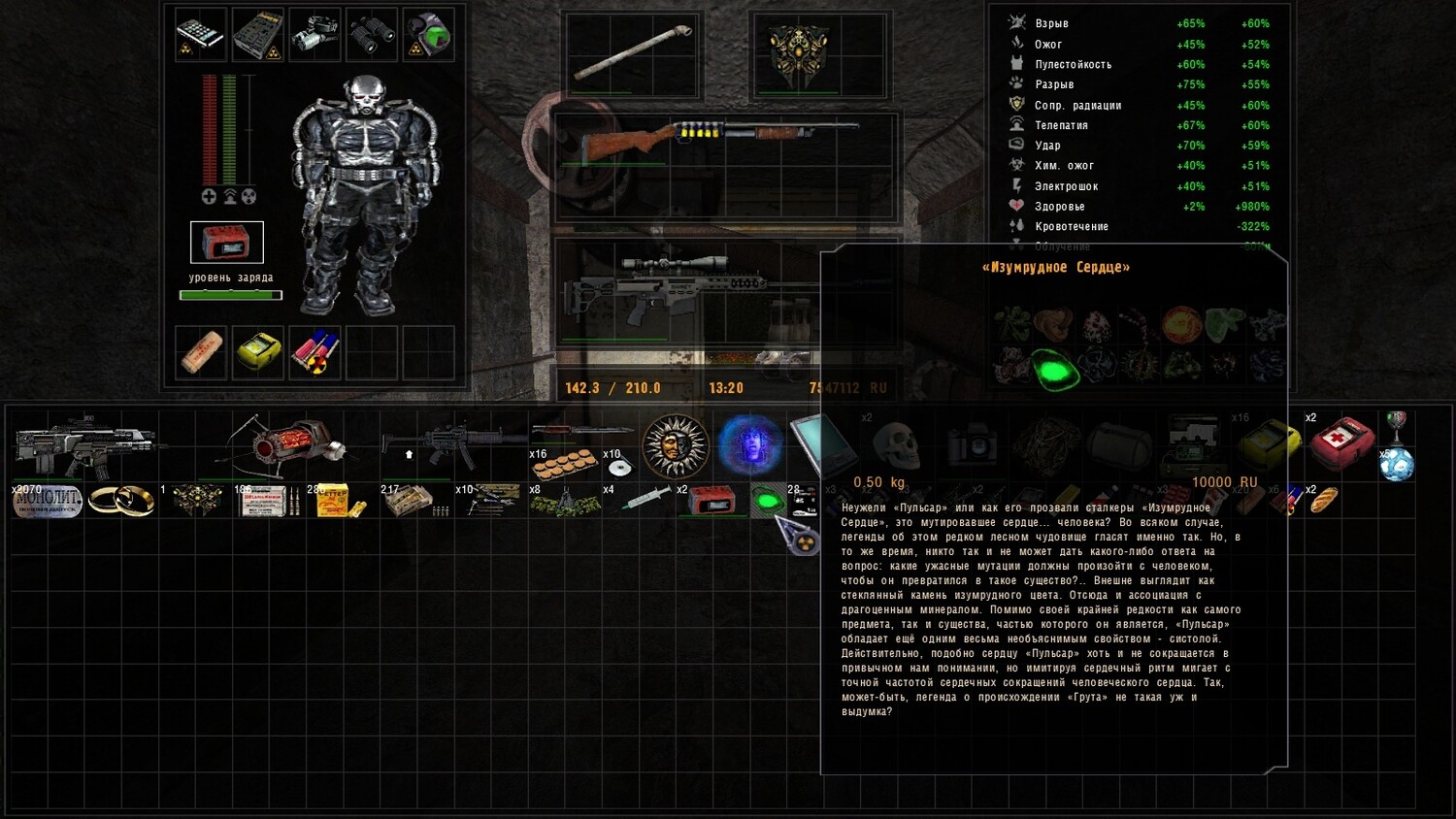
Task: Select the bread loaf stack
Action: 1324,501
